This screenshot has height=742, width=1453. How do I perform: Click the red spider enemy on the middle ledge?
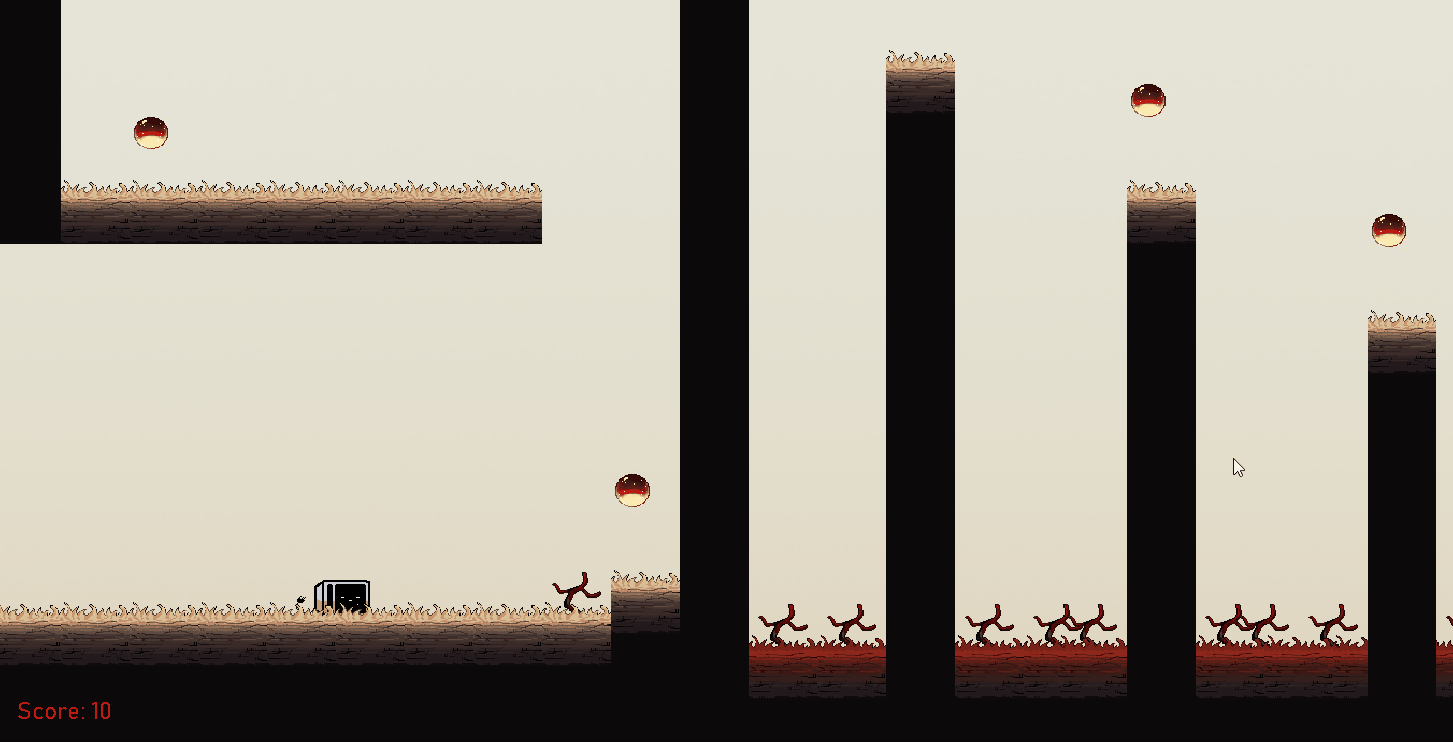[578, 592]
